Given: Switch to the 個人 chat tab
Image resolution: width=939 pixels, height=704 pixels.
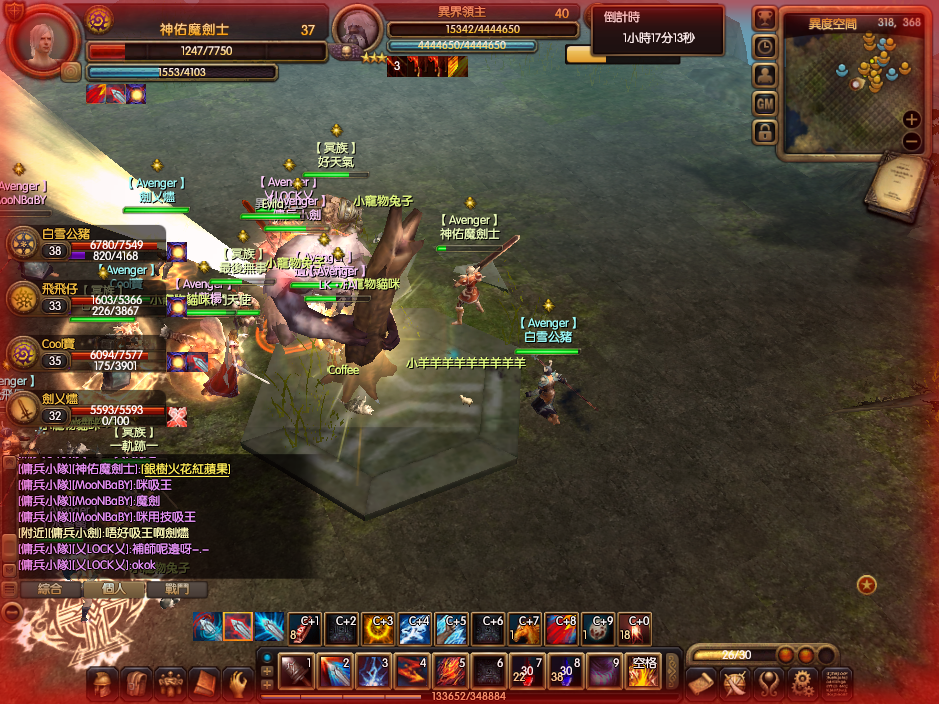Looking at the screenshot, I should [116, 589].
